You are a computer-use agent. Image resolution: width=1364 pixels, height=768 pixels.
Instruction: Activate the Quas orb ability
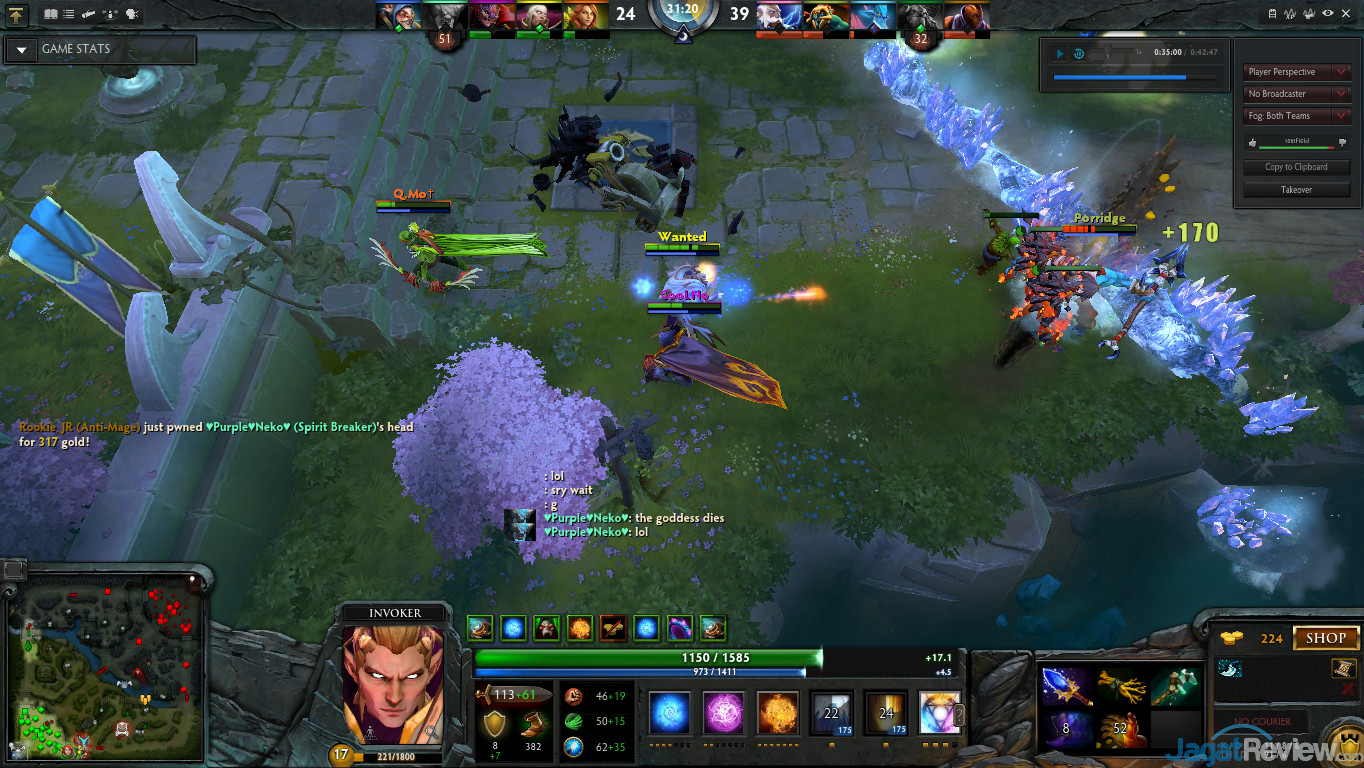668,714
